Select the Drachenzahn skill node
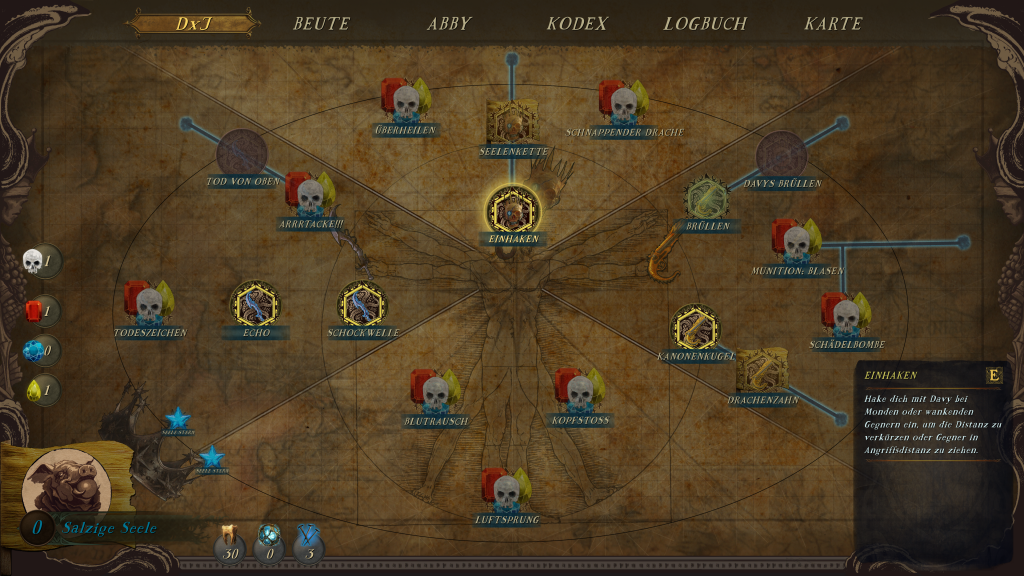 [x=762, y=372]
